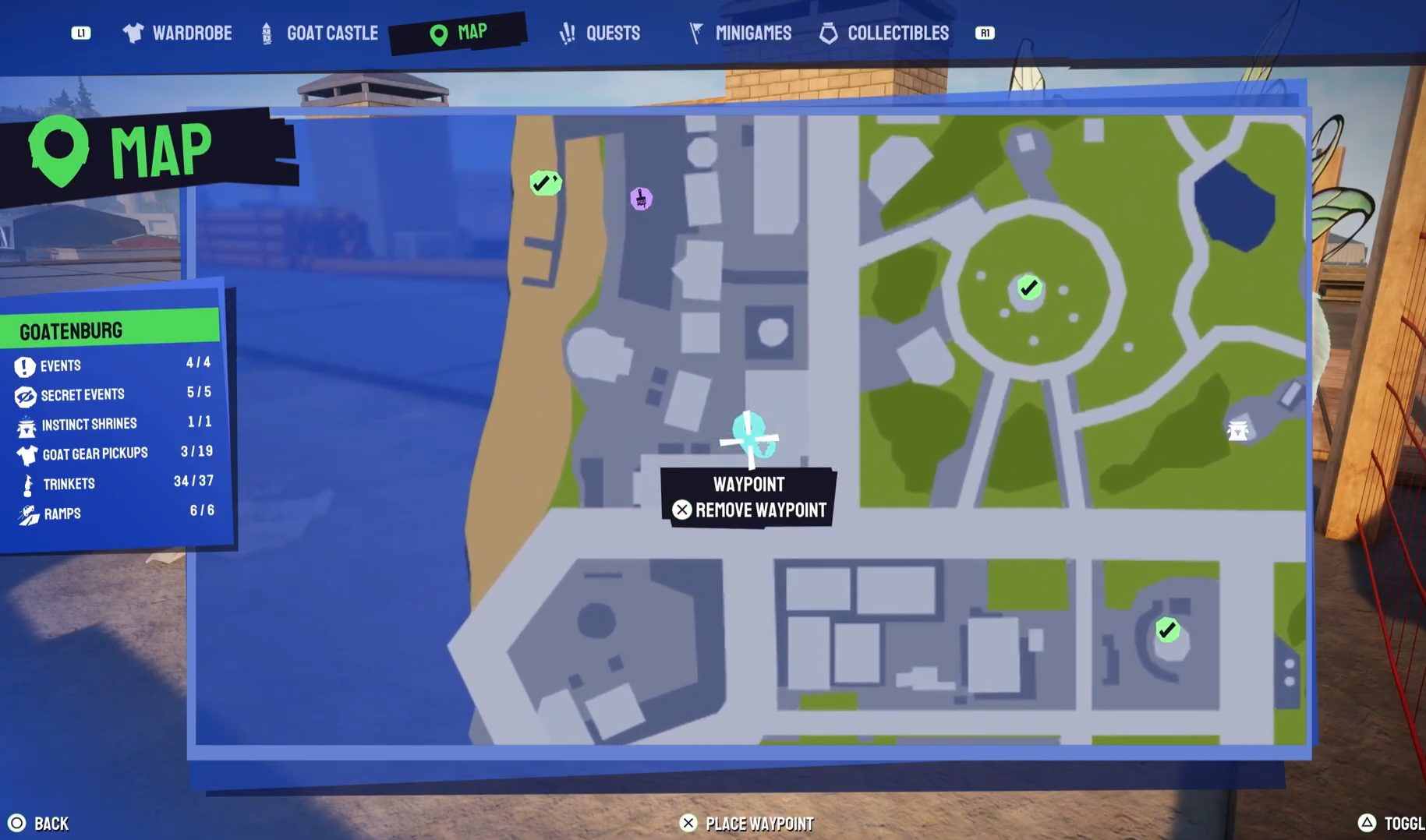1426x840 pixels.
Task: Click Remove Waypoint
Action: point(749,510)
